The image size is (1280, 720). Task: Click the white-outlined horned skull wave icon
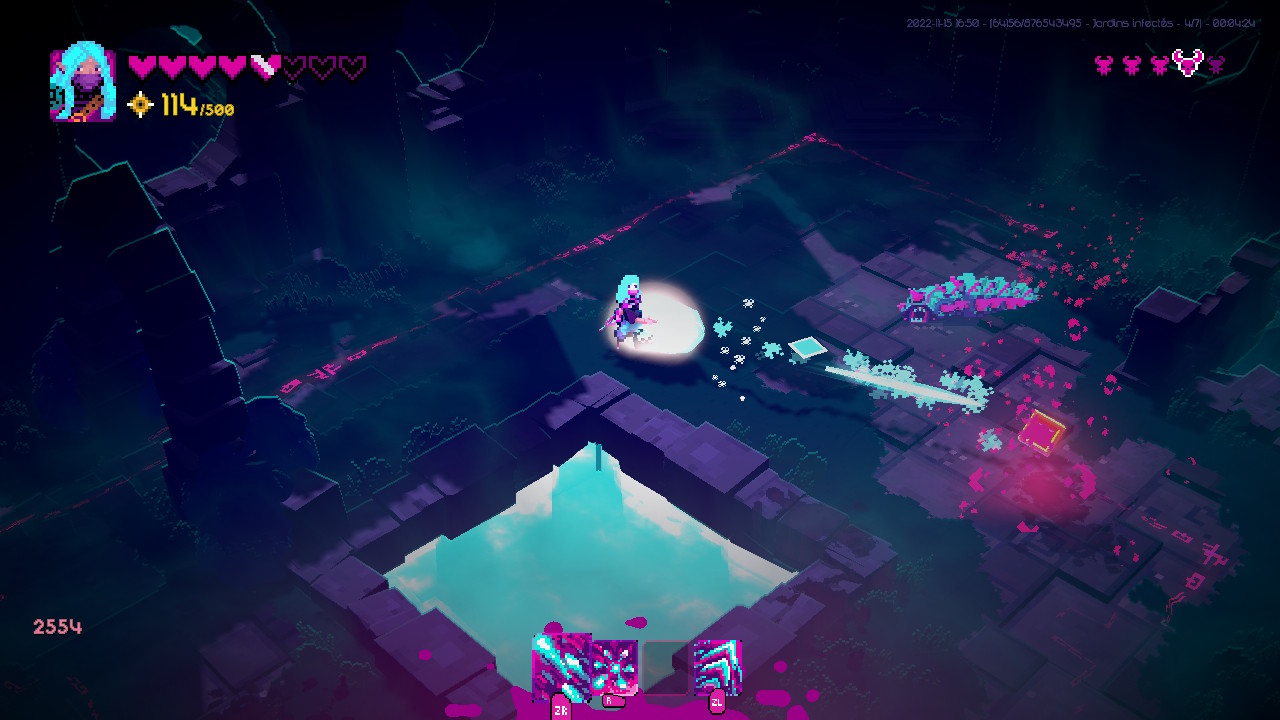(1187, 63)
